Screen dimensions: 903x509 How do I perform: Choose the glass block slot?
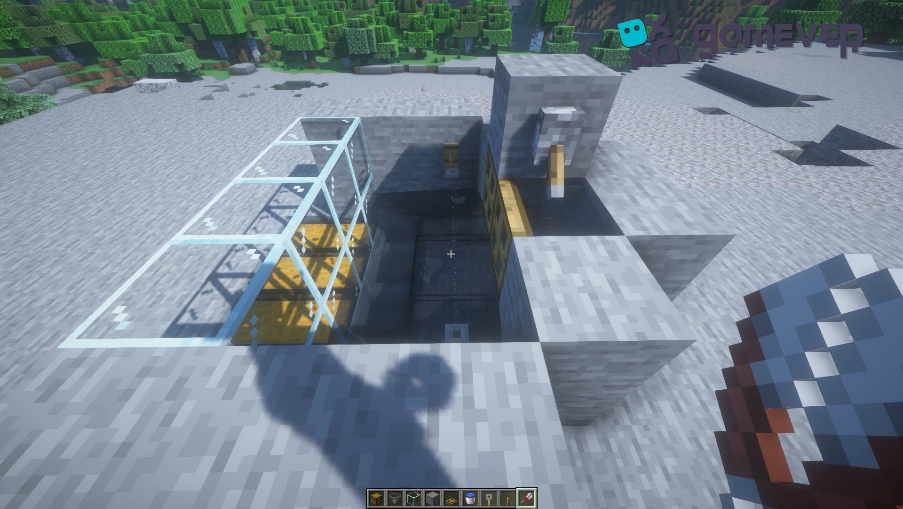coord(414,498)
